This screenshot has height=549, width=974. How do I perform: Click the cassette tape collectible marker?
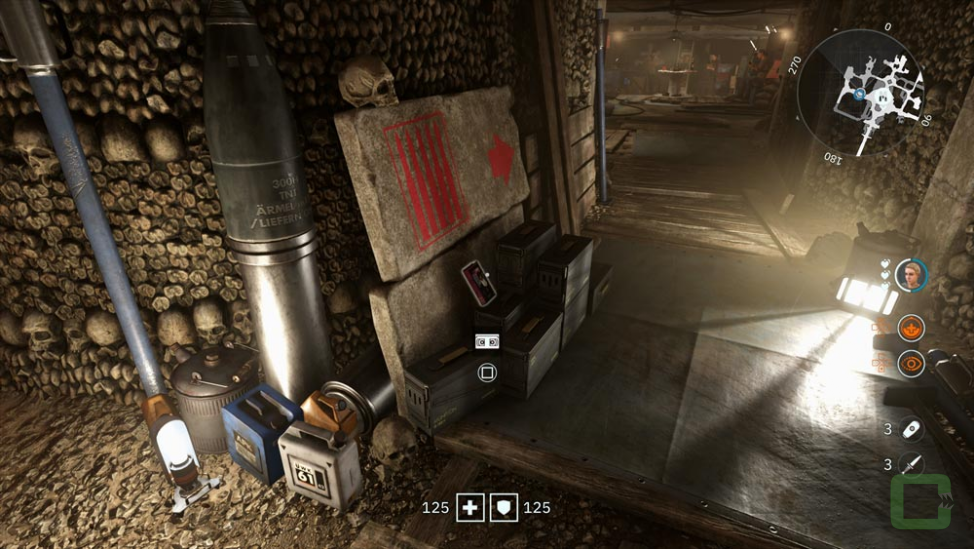(487, 342)
